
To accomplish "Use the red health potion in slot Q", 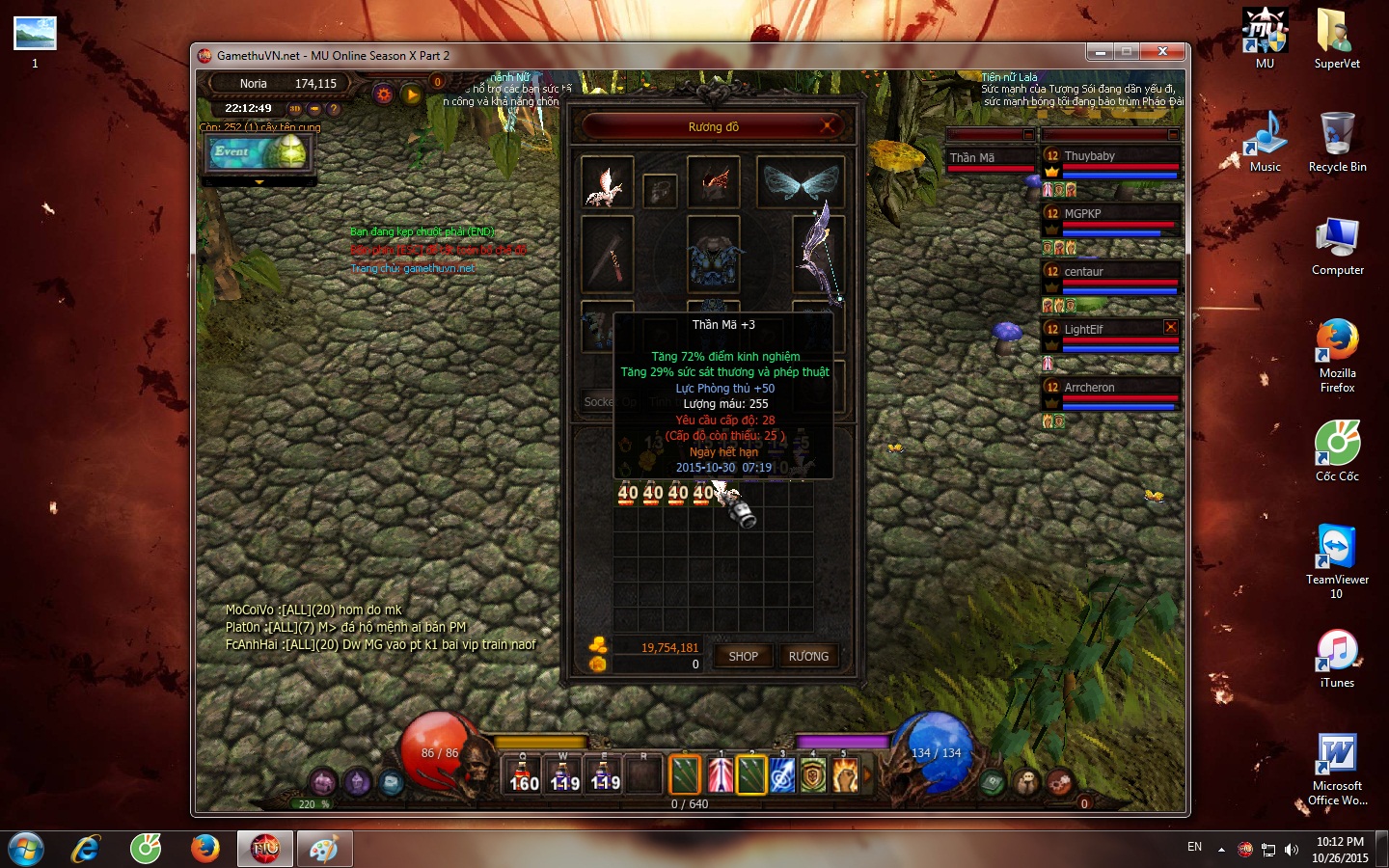I will [x=524, y=774].
